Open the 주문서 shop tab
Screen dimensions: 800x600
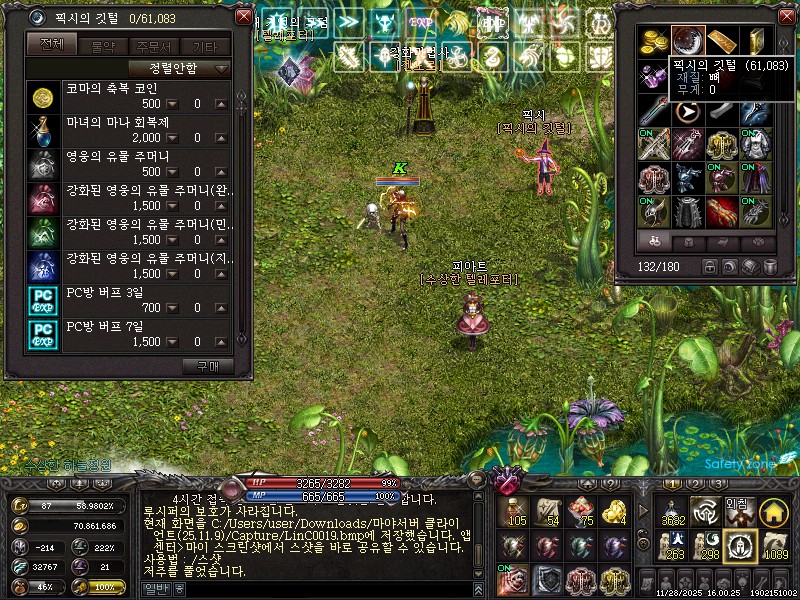[x=153, y=45]
